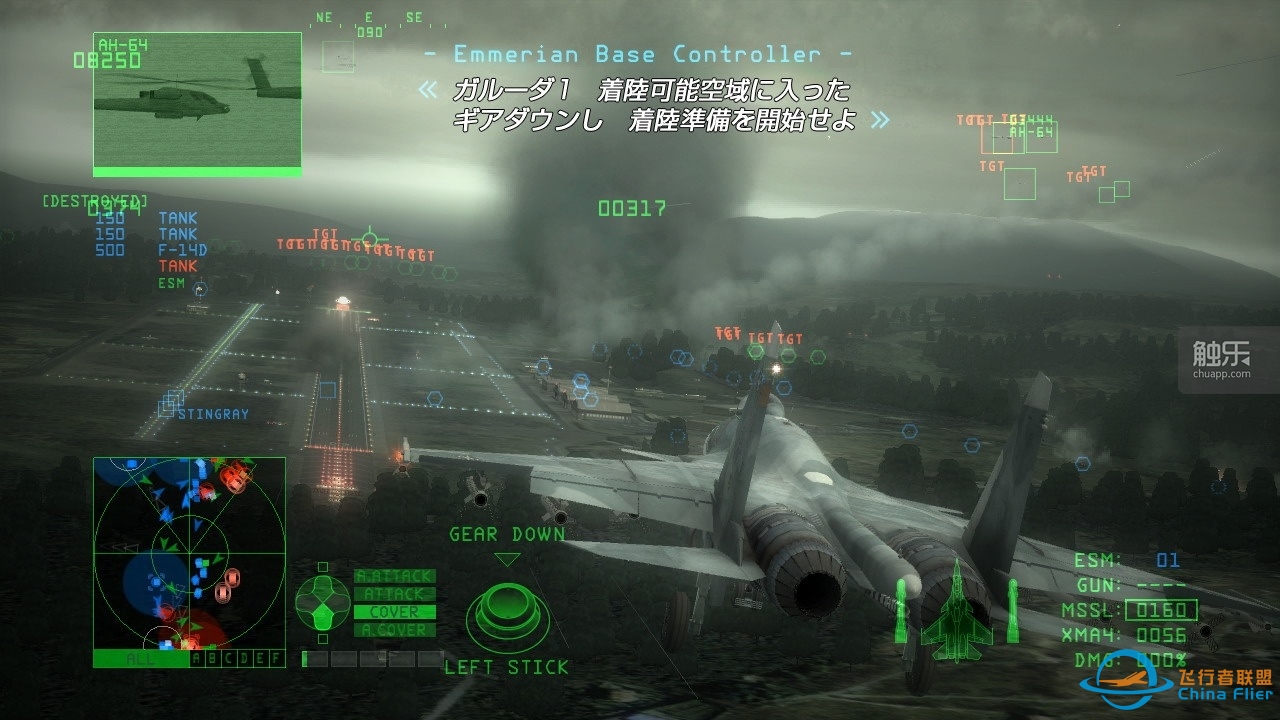Select radar tab C
Viewport: 1280px width, 720px height.
pos(228,658)
